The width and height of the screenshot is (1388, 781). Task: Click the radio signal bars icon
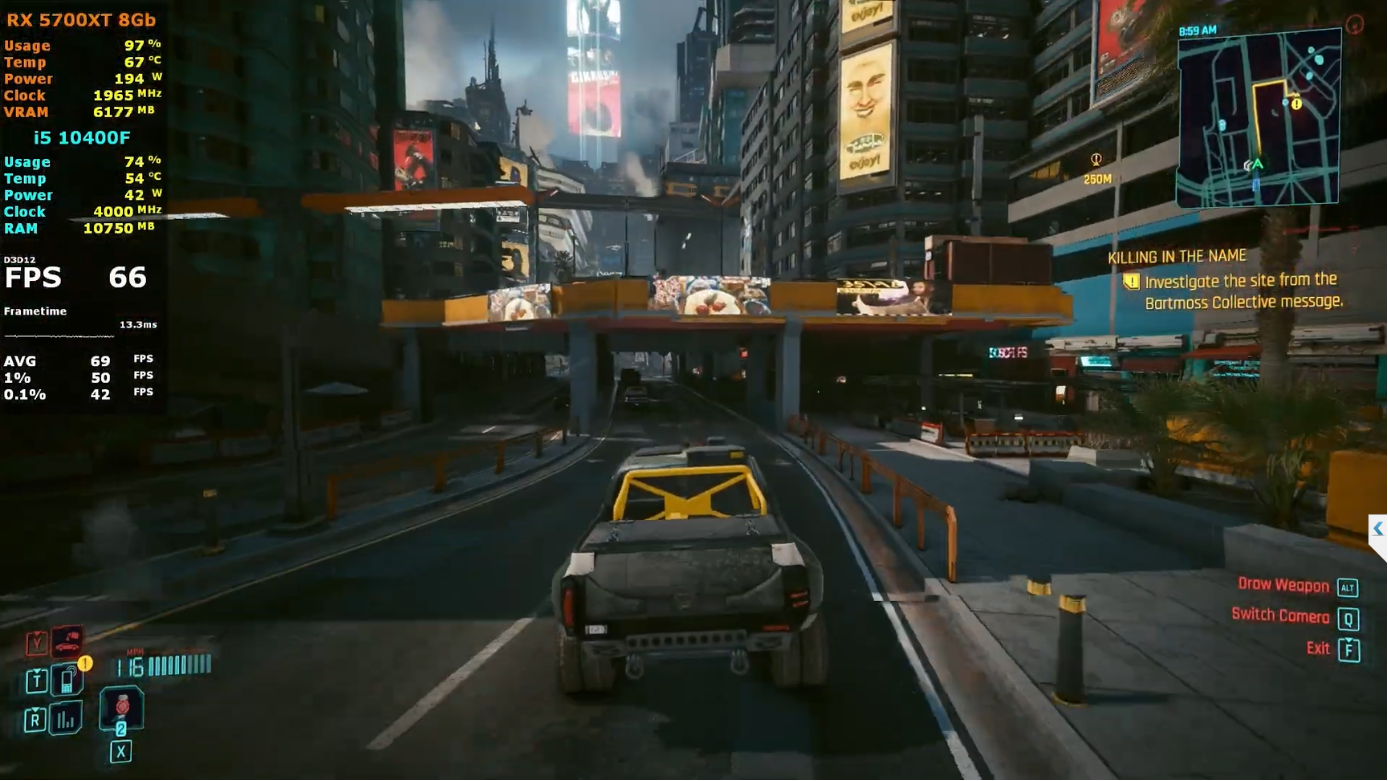(x=64, y=717)
